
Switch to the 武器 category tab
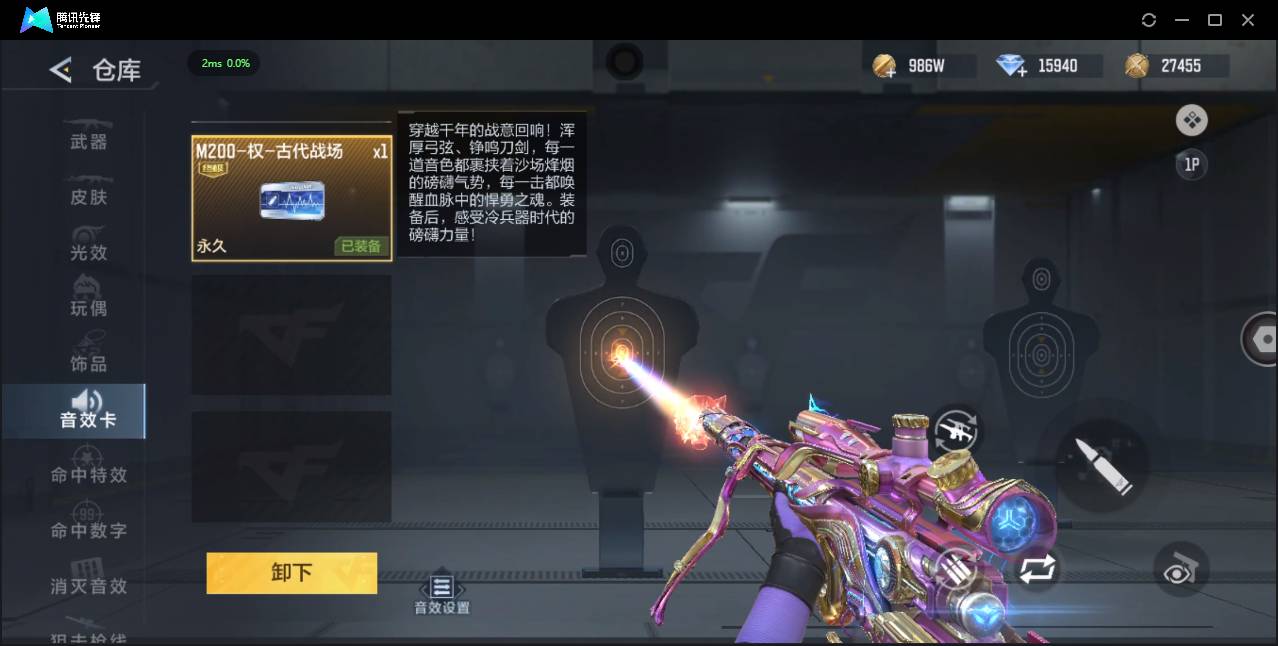pos(88,142)
